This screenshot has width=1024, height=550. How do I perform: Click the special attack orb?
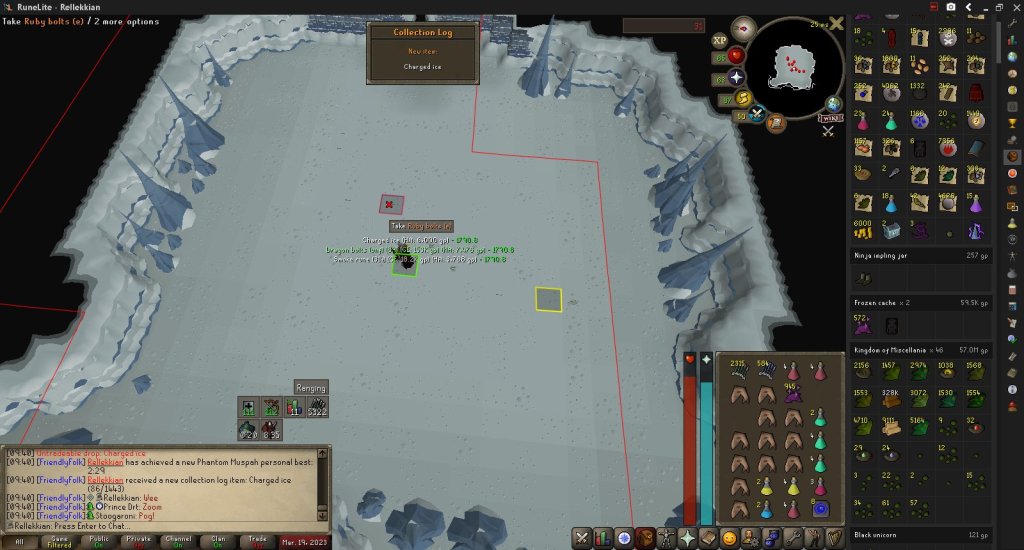(x=758, y=115)
